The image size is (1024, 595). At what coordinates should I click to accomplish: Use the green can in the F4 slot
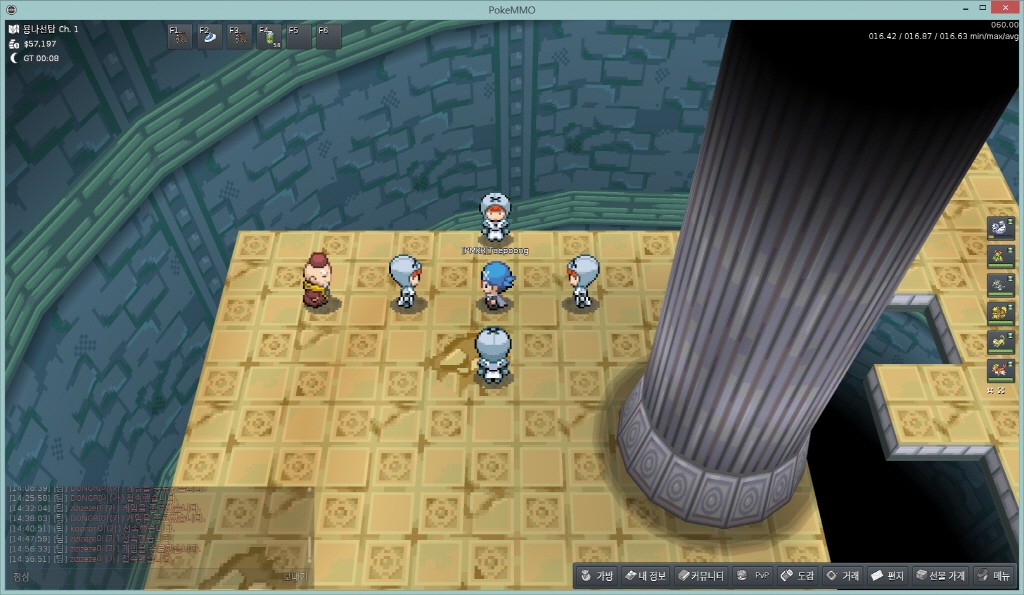[x=270, y=37]
